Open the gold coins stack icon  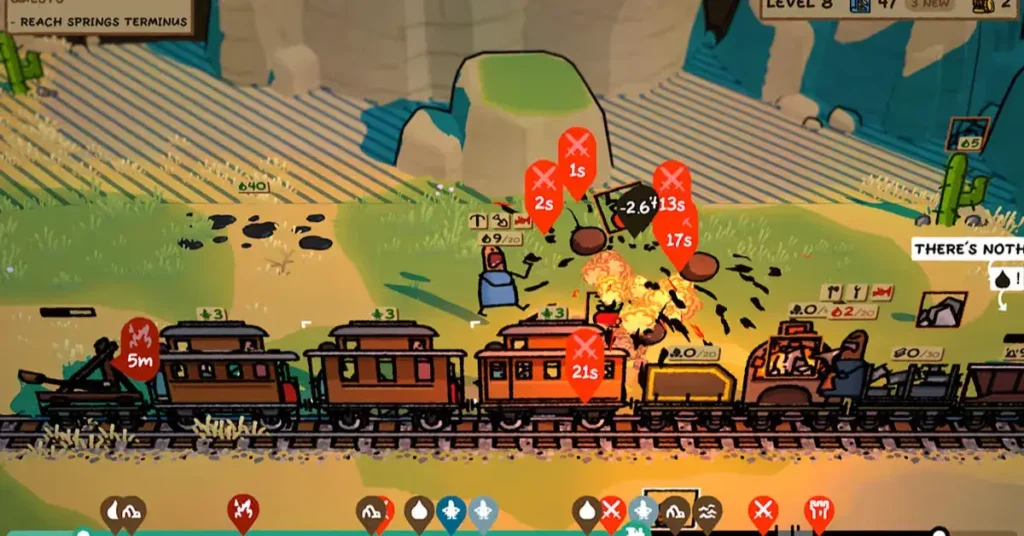(x=979, y=6)
